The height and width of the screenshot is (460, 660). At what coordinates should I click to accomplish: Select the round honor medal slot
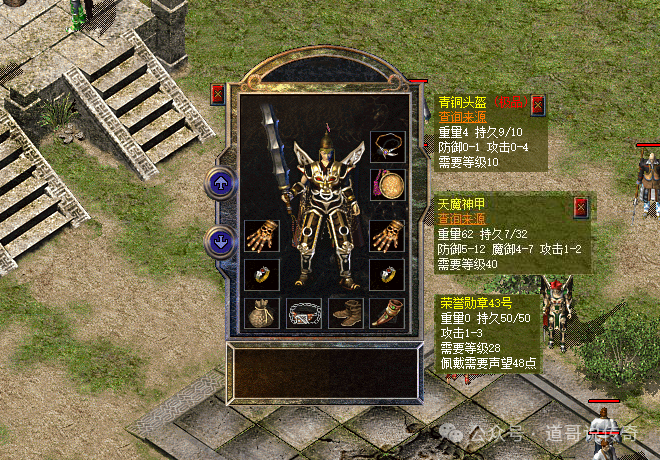point(385,184)
